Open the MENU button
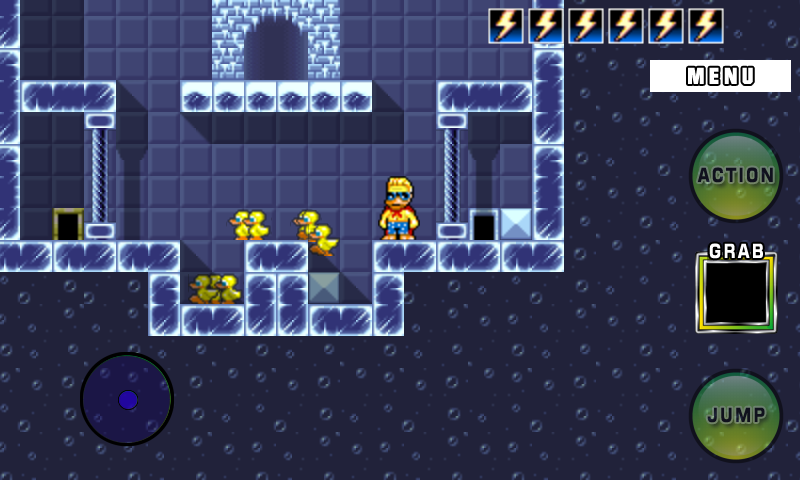 click(720, 76)
